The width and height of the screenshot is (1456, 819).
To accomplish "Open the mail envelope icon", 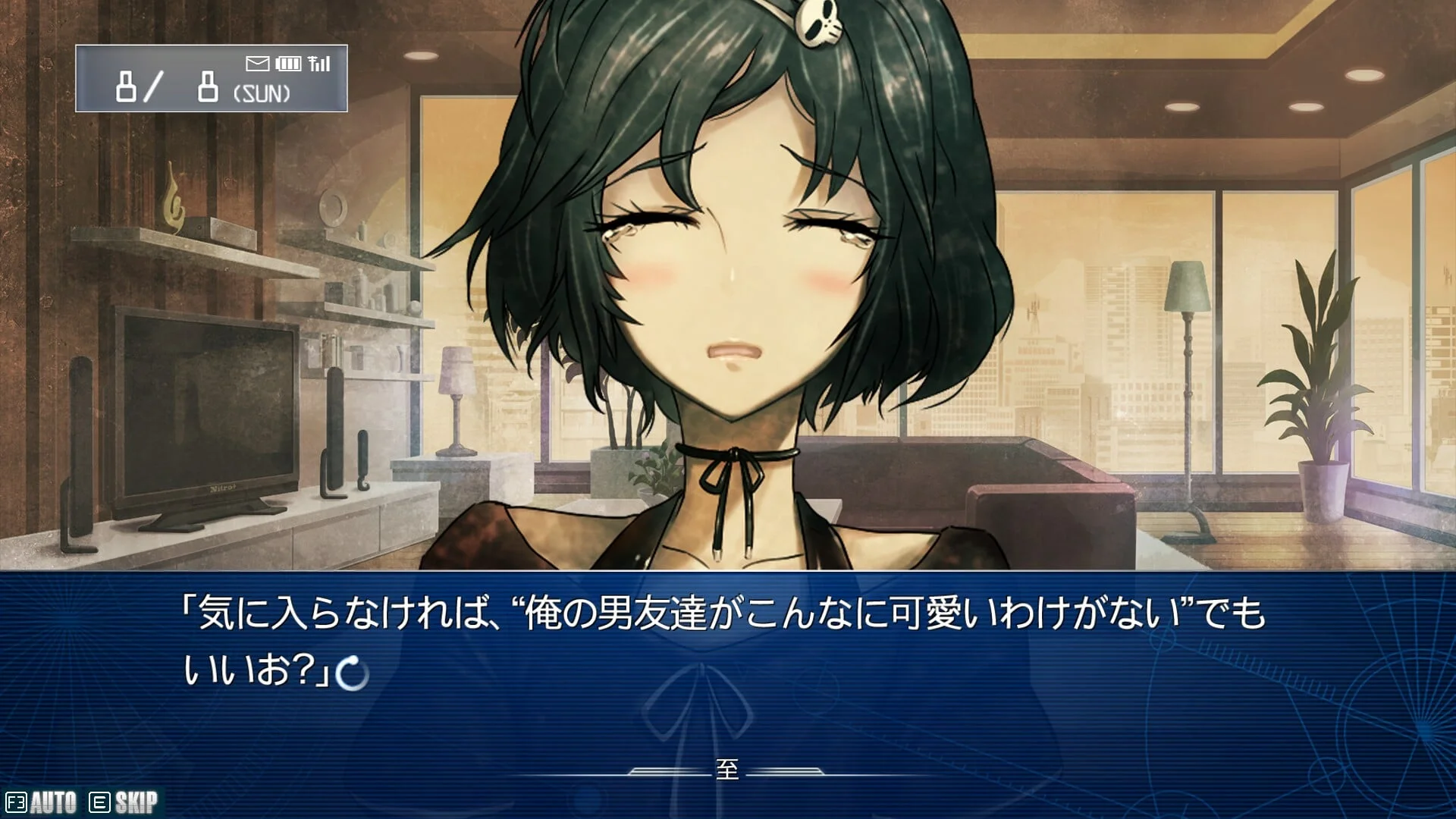I will click(257, 64).
